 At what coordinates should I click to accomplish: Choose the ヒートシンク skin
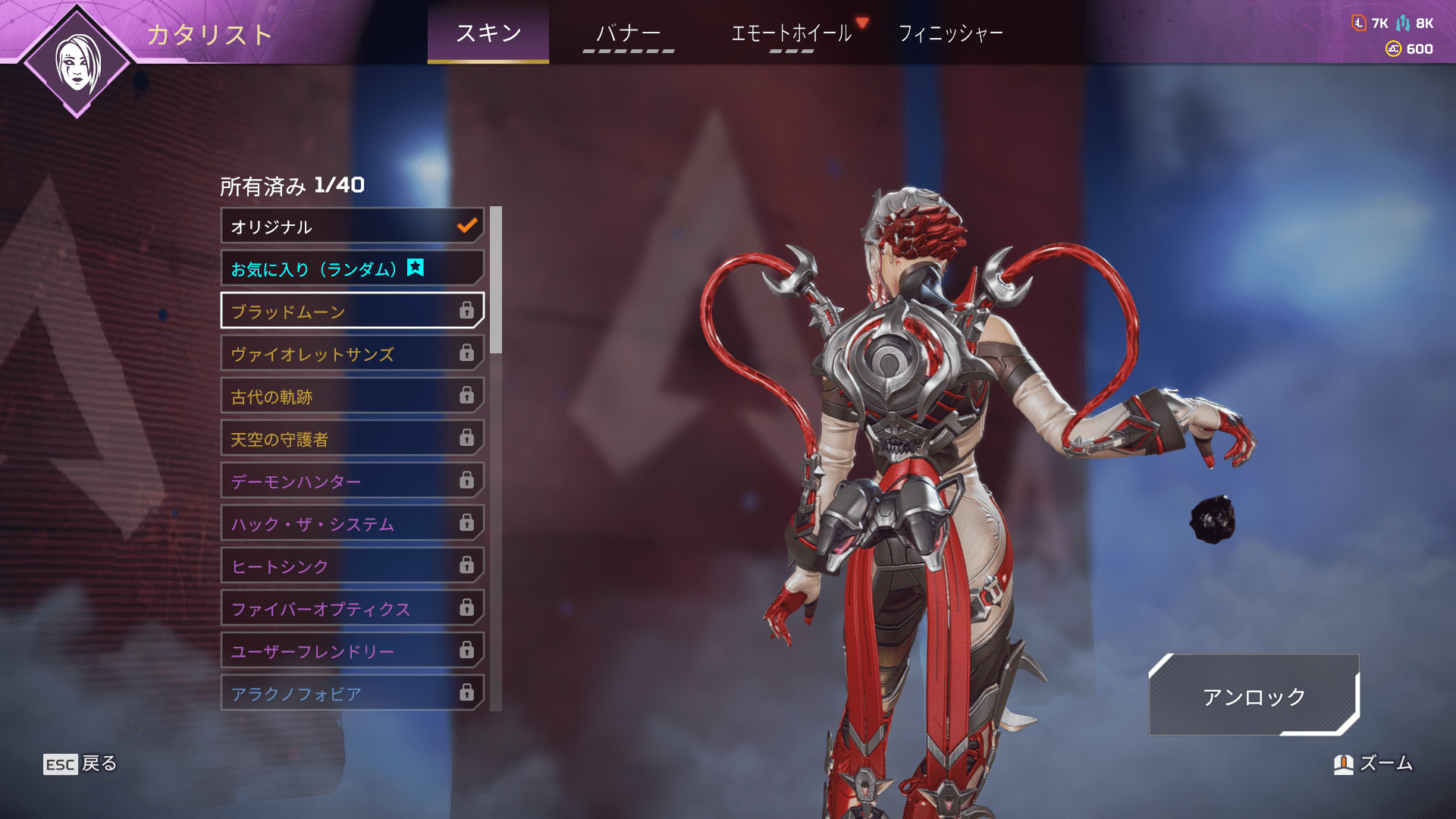353,566
